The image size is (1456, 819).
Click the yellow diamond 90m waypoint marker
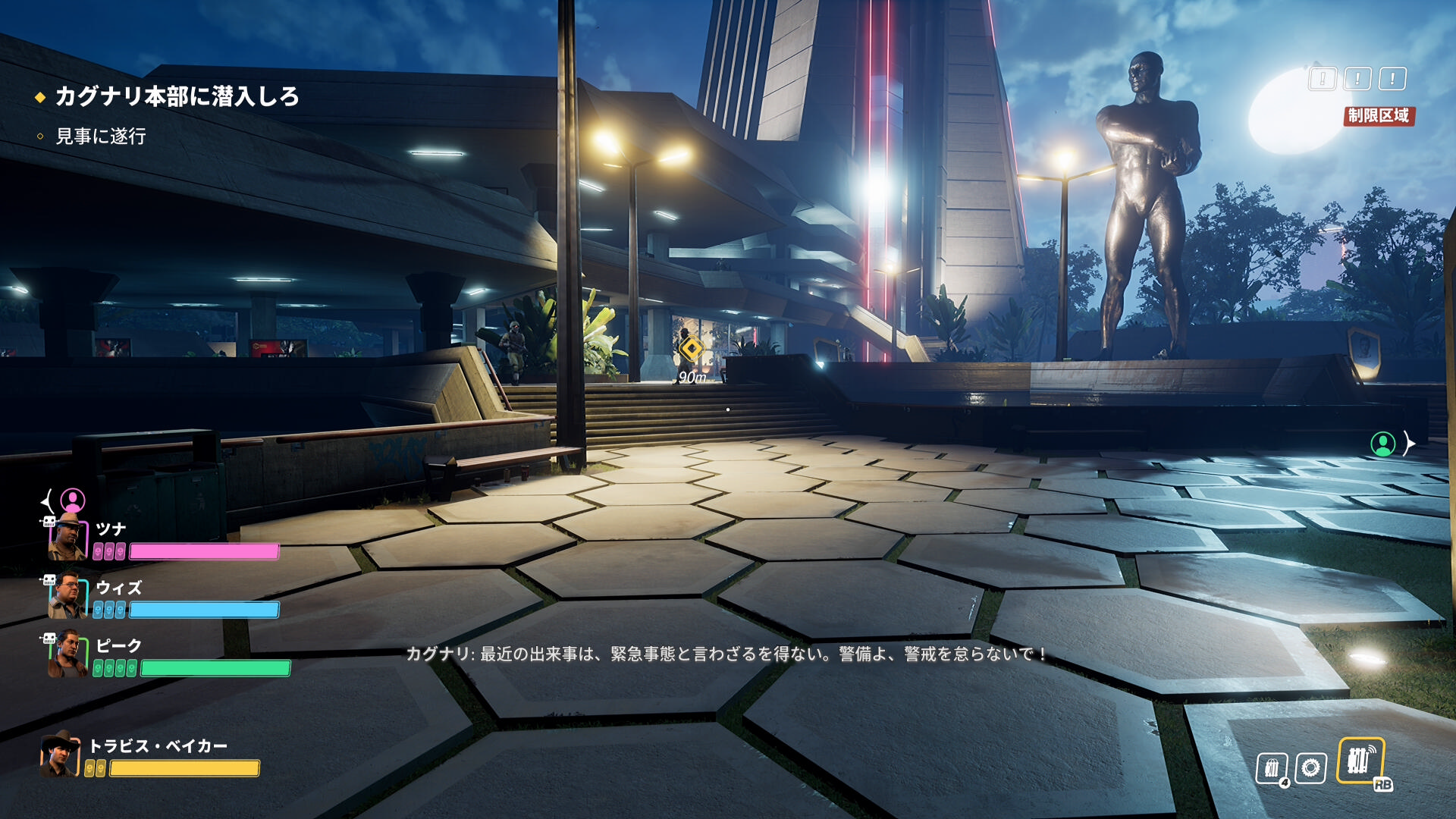click(x=691, y=348)
